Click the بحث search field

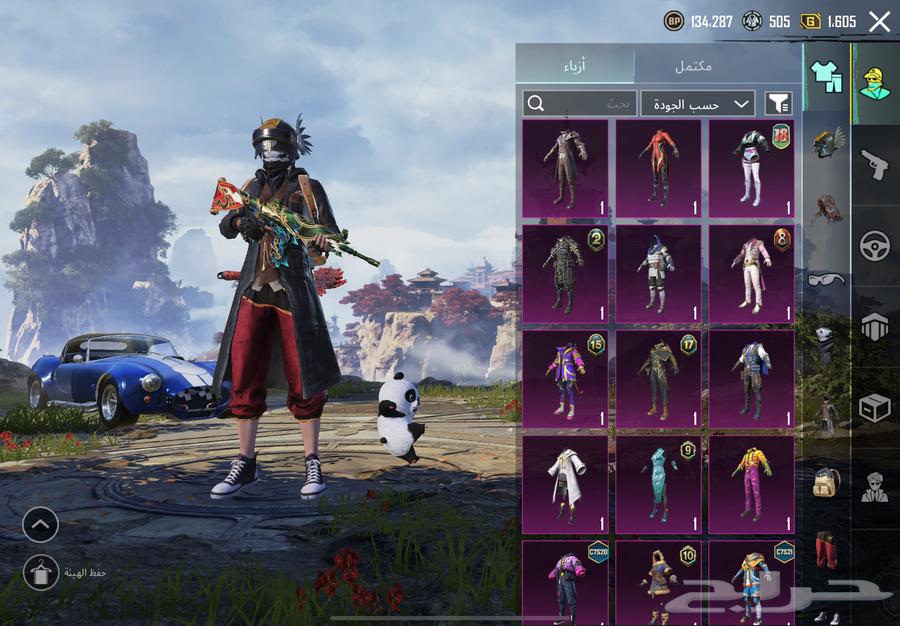pyautogui.click(x=579, y=103)
